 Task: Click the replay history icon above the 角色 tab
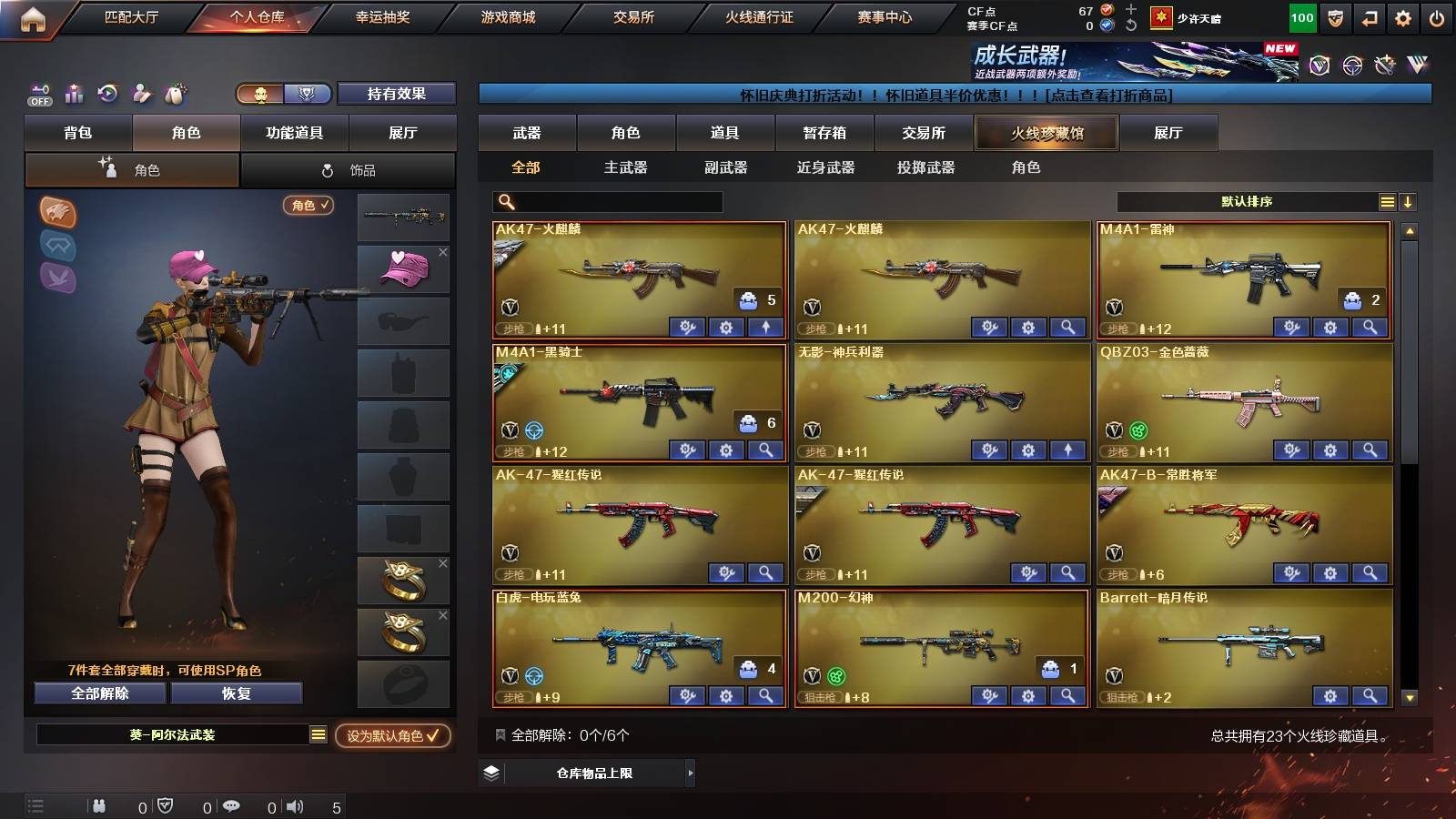point(108,94)
